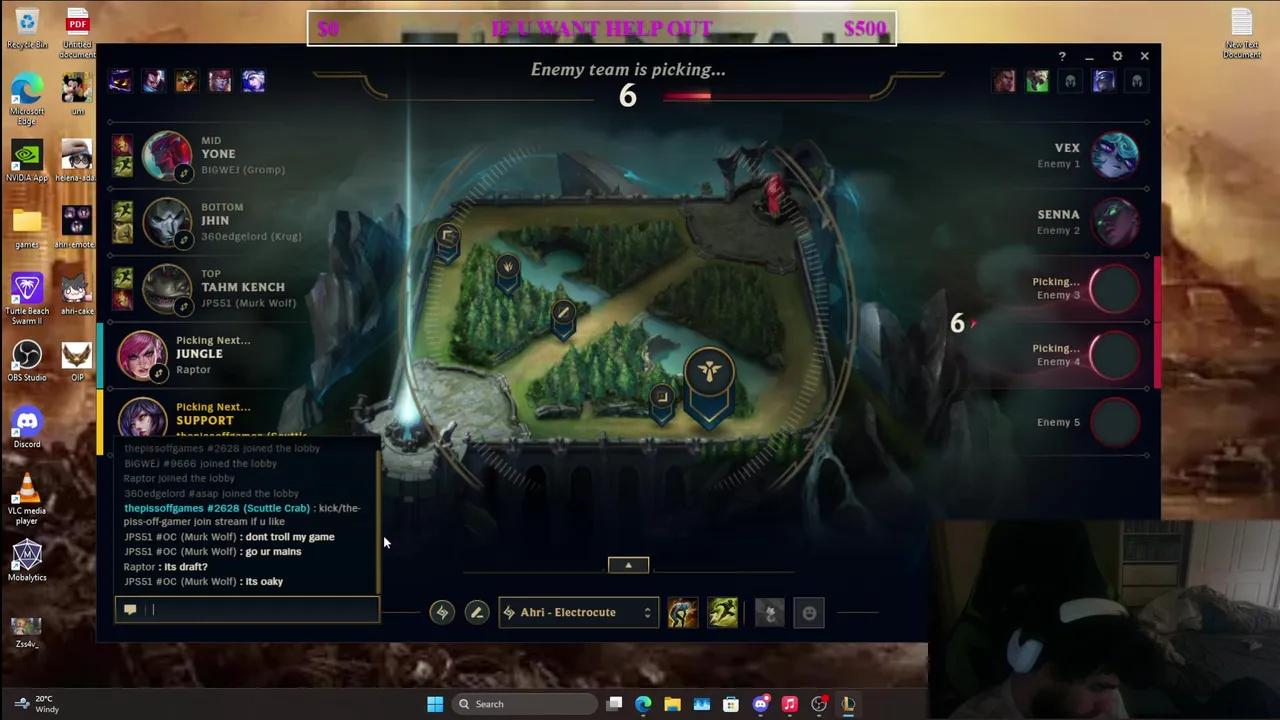Open the rune page editor
Screen dimensions: 1280x720
coord(442,612)
